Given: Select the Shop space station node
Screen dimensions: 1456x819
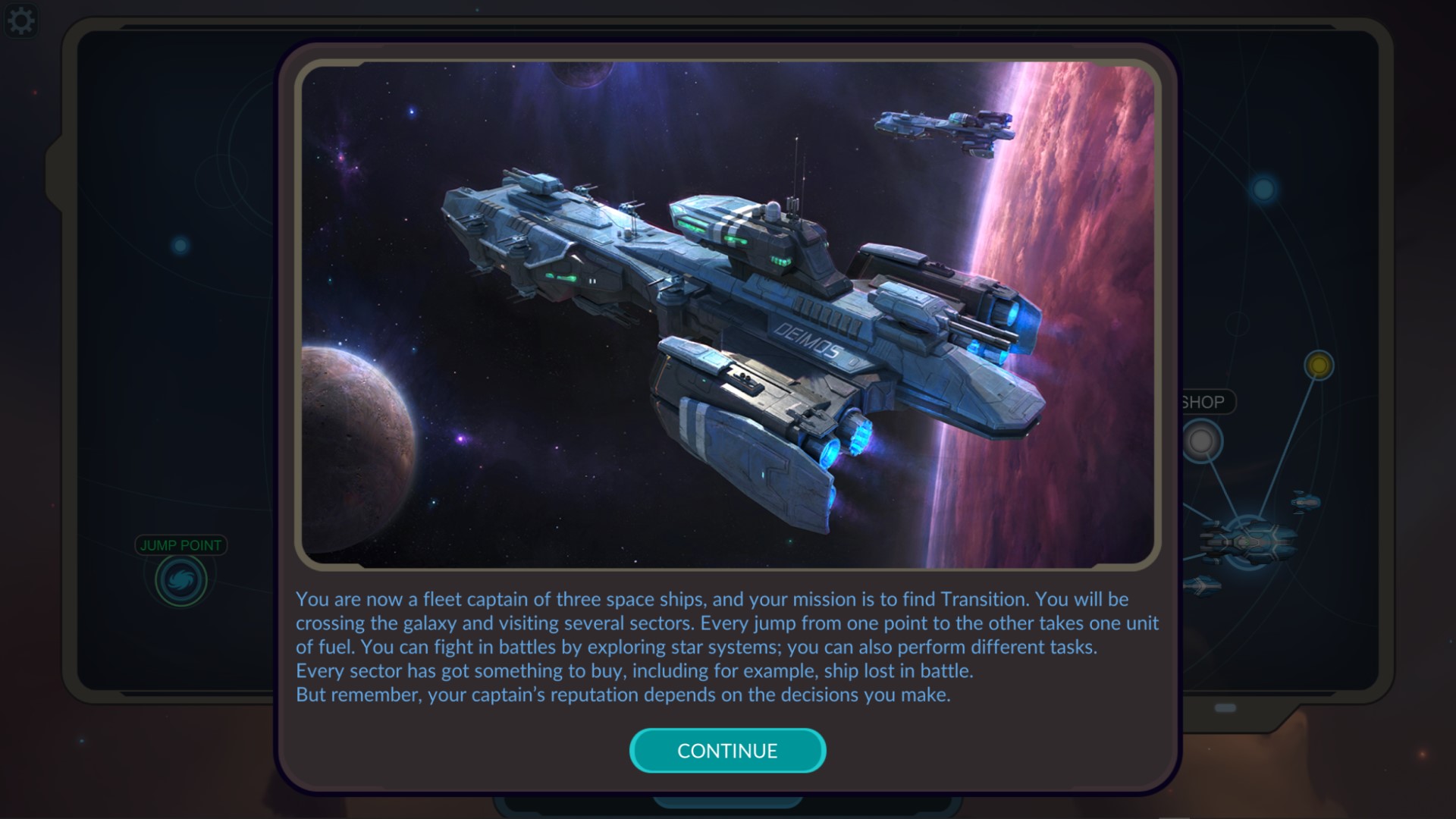Looking at the screenshot, I should (1202, 441).
